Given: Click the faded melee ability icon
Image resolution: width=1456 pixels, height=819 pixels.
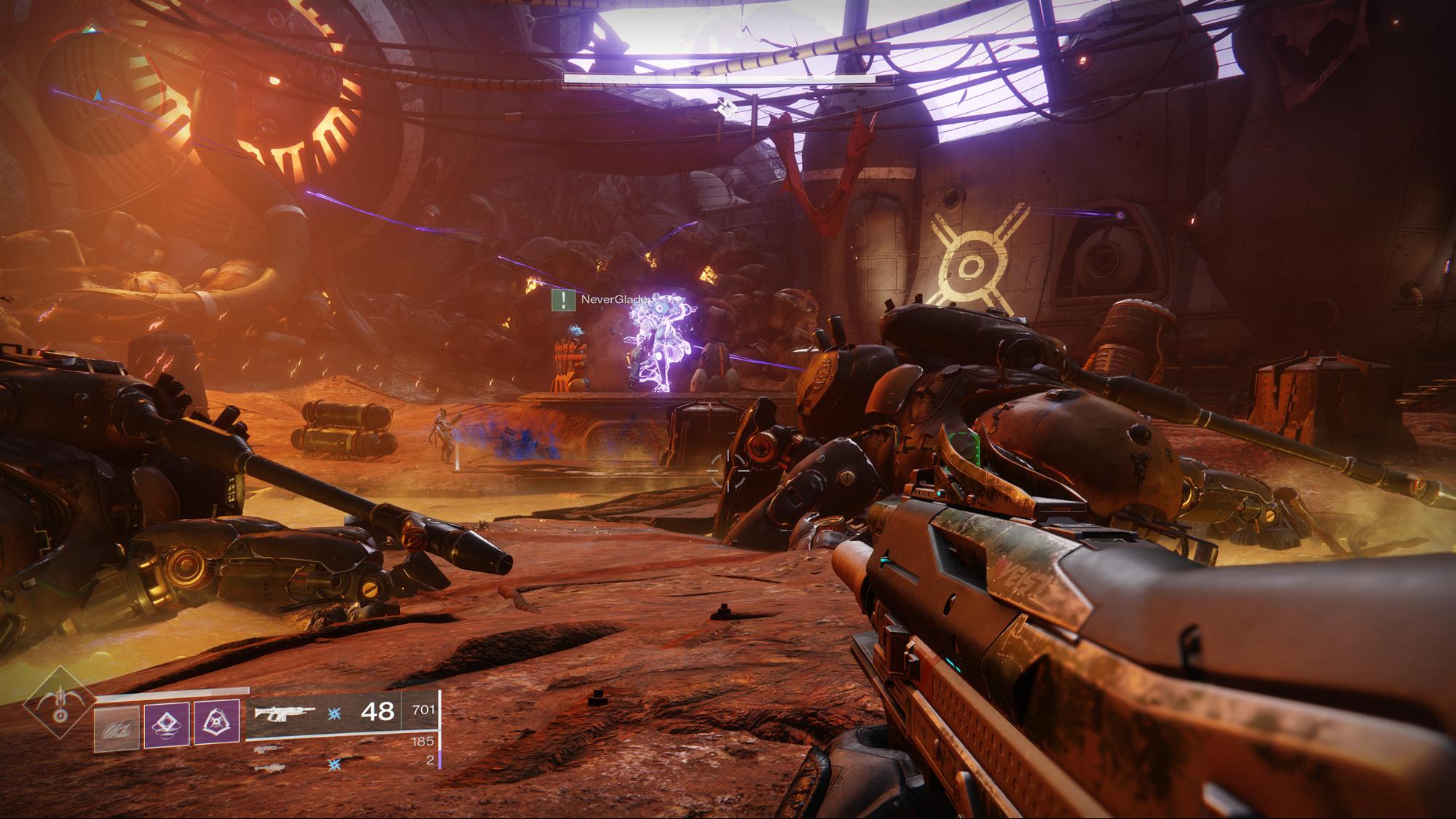Looking at the screenshot, I should coord(117,726).
